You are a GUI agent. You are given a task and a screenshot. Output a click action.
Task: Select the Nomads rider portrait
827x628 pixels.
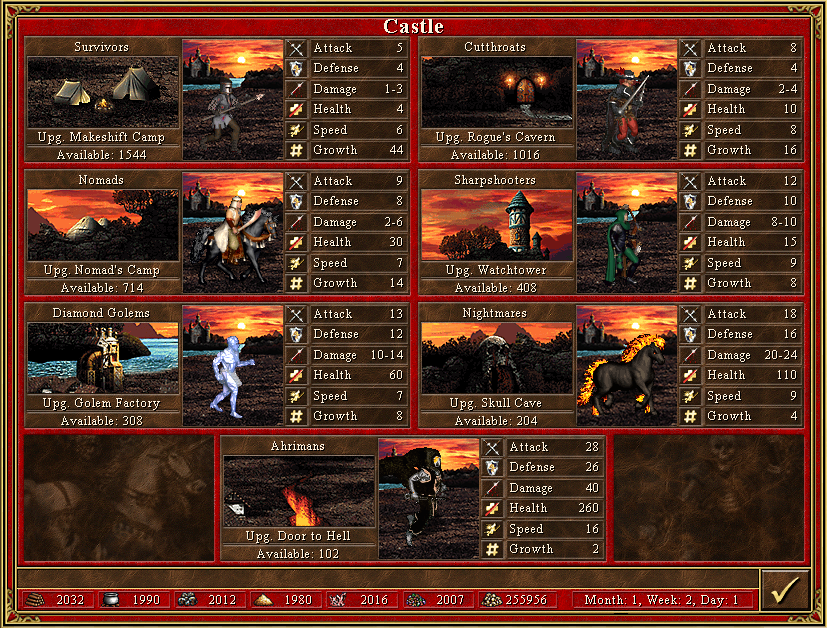pos(233,233)
